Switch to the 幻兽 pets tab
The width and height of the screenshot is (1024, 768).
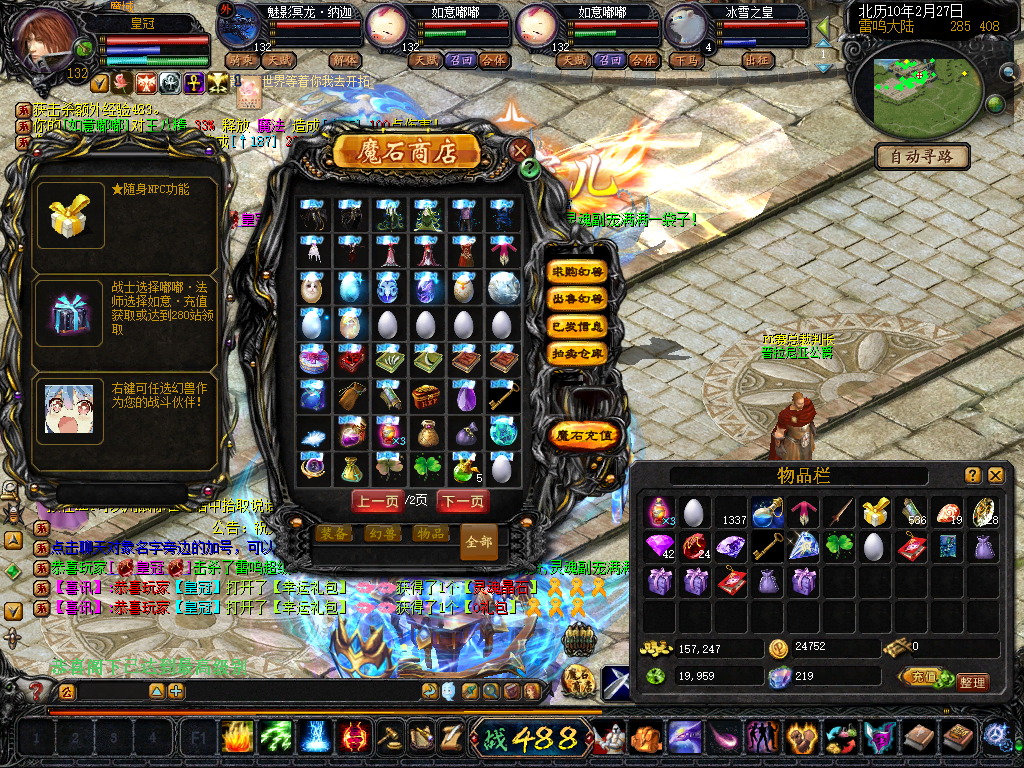pyautogui.click(x=381, y=534)
